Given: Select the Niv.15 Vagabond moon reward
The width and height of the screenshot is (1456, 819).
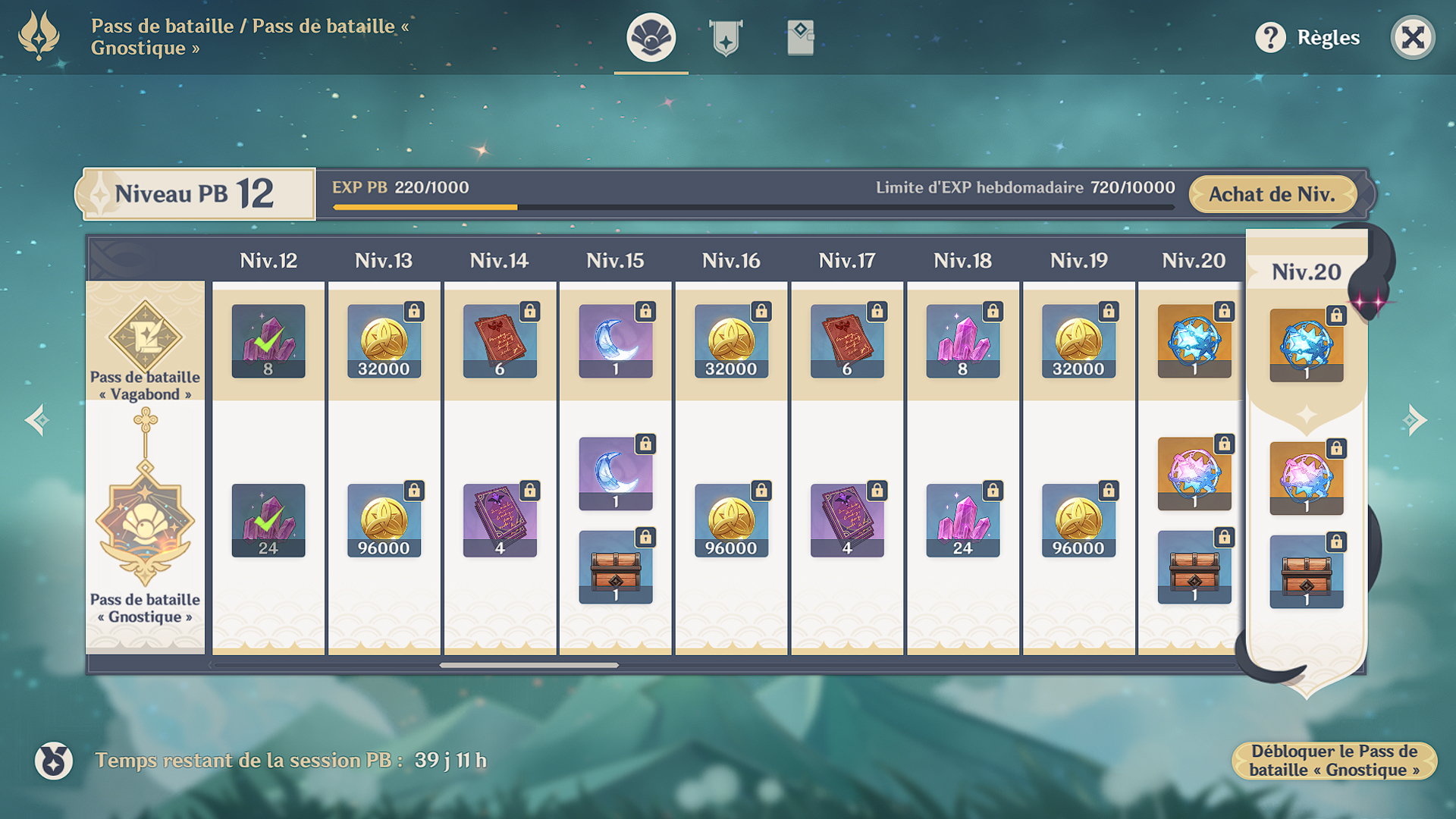Looking at the screenshot, I should (x=615, y=341).
